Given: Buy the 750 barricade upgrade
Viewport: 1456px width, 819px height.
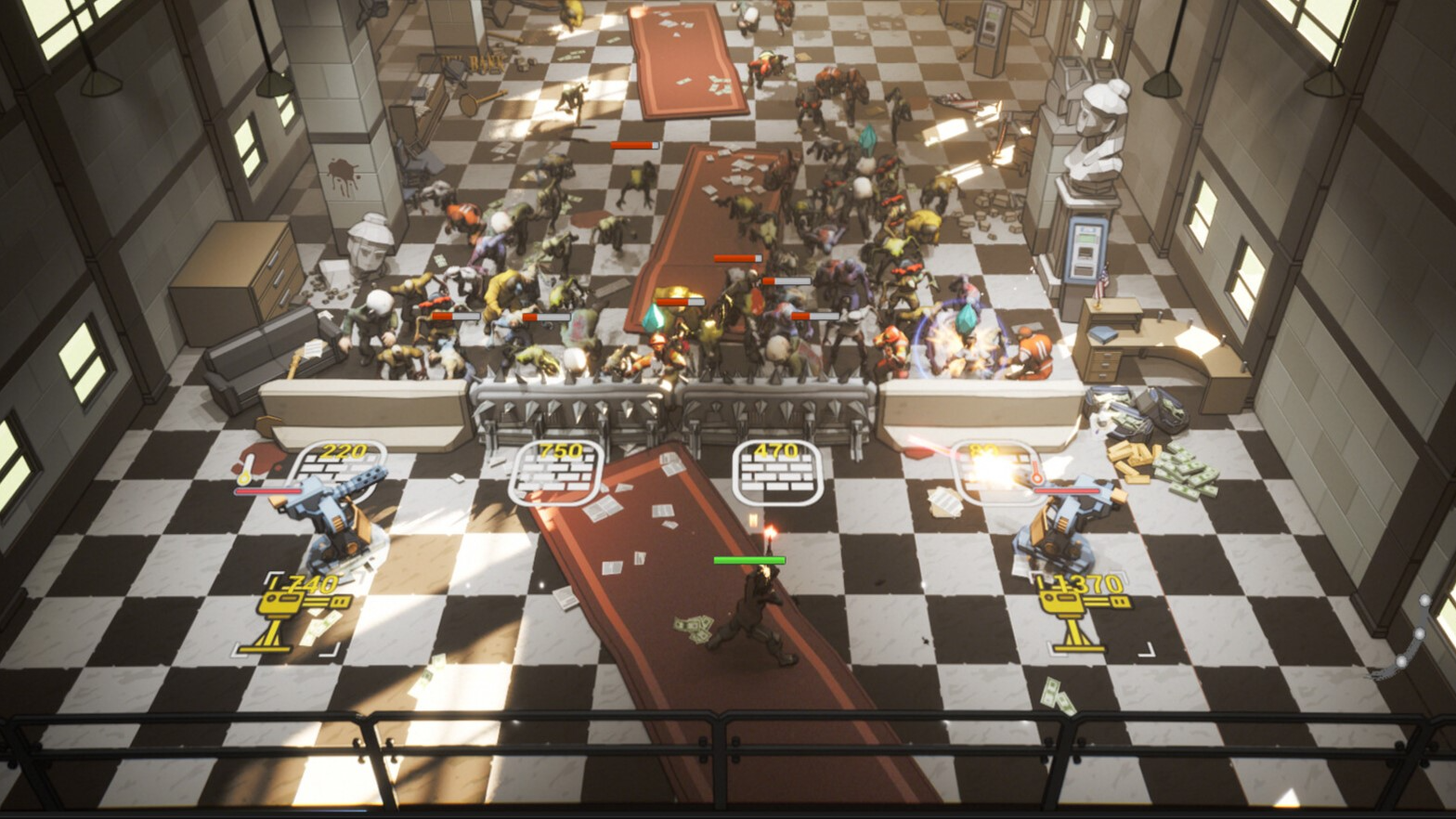Looking at the screenshot, I should pos(556,472).
